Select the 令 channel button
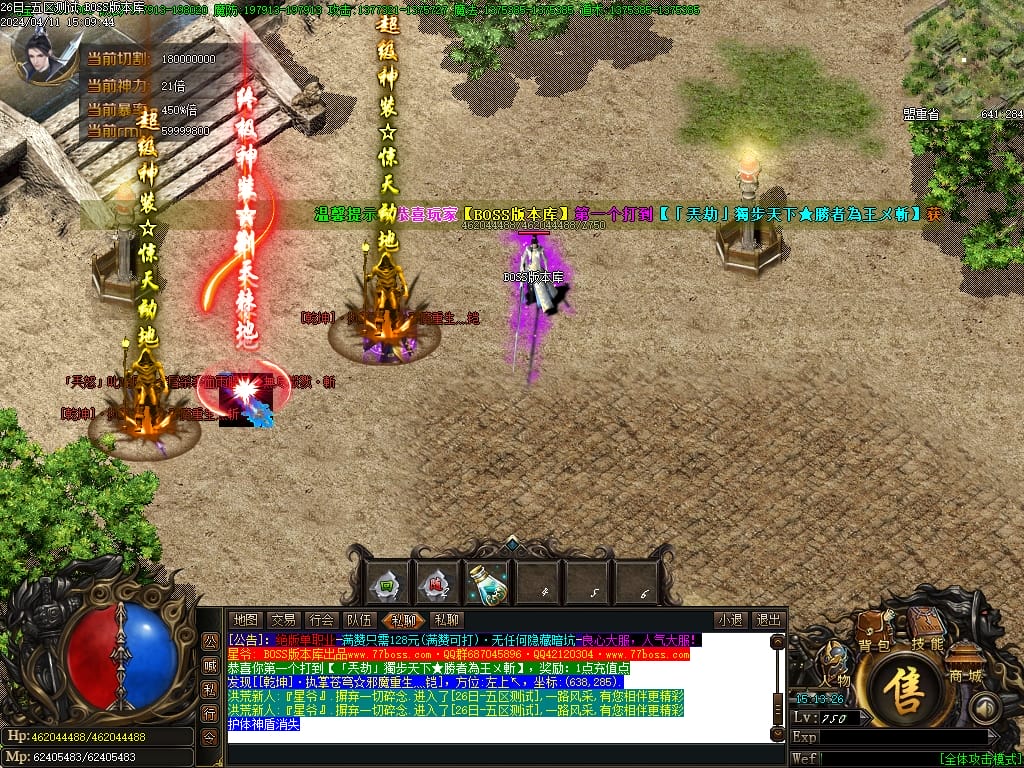This screenshot has height=768, width=1024. click(210, 736)
